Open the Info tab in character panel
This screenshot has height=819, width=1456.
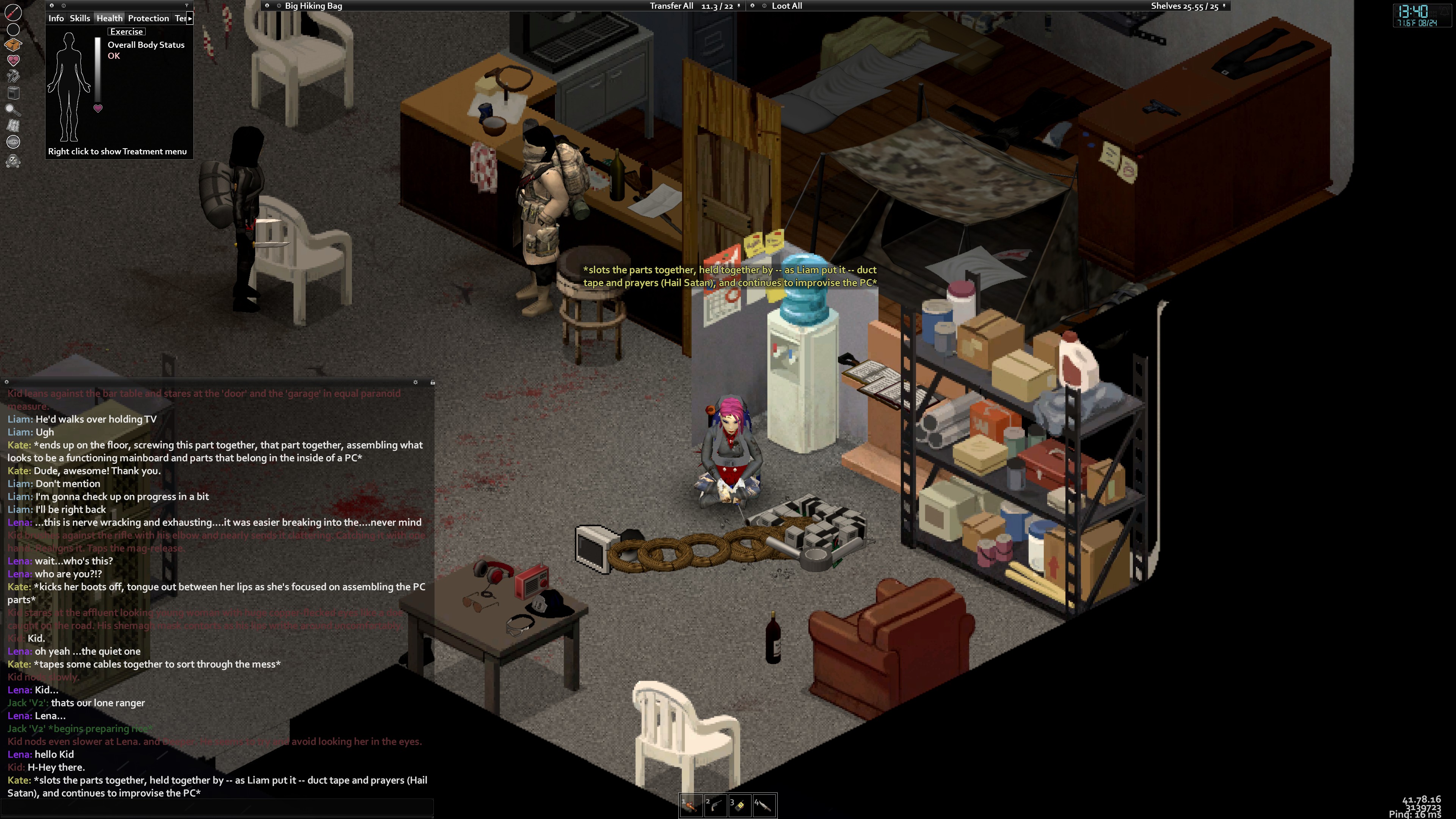[x=56, y=19]
